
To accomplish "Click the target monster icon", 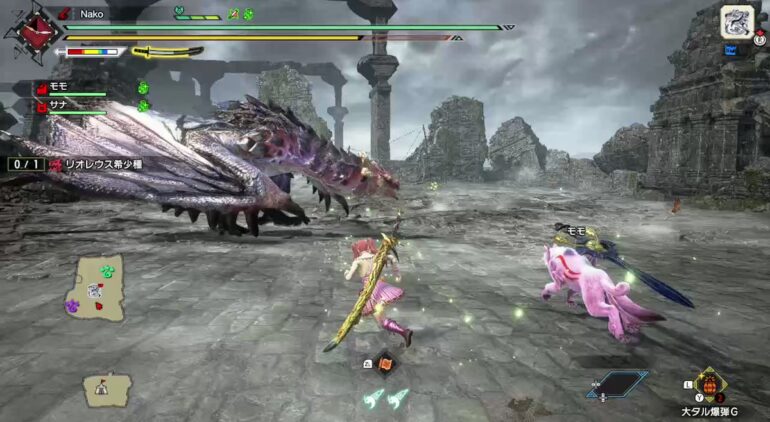I will (x=737, y=22).
